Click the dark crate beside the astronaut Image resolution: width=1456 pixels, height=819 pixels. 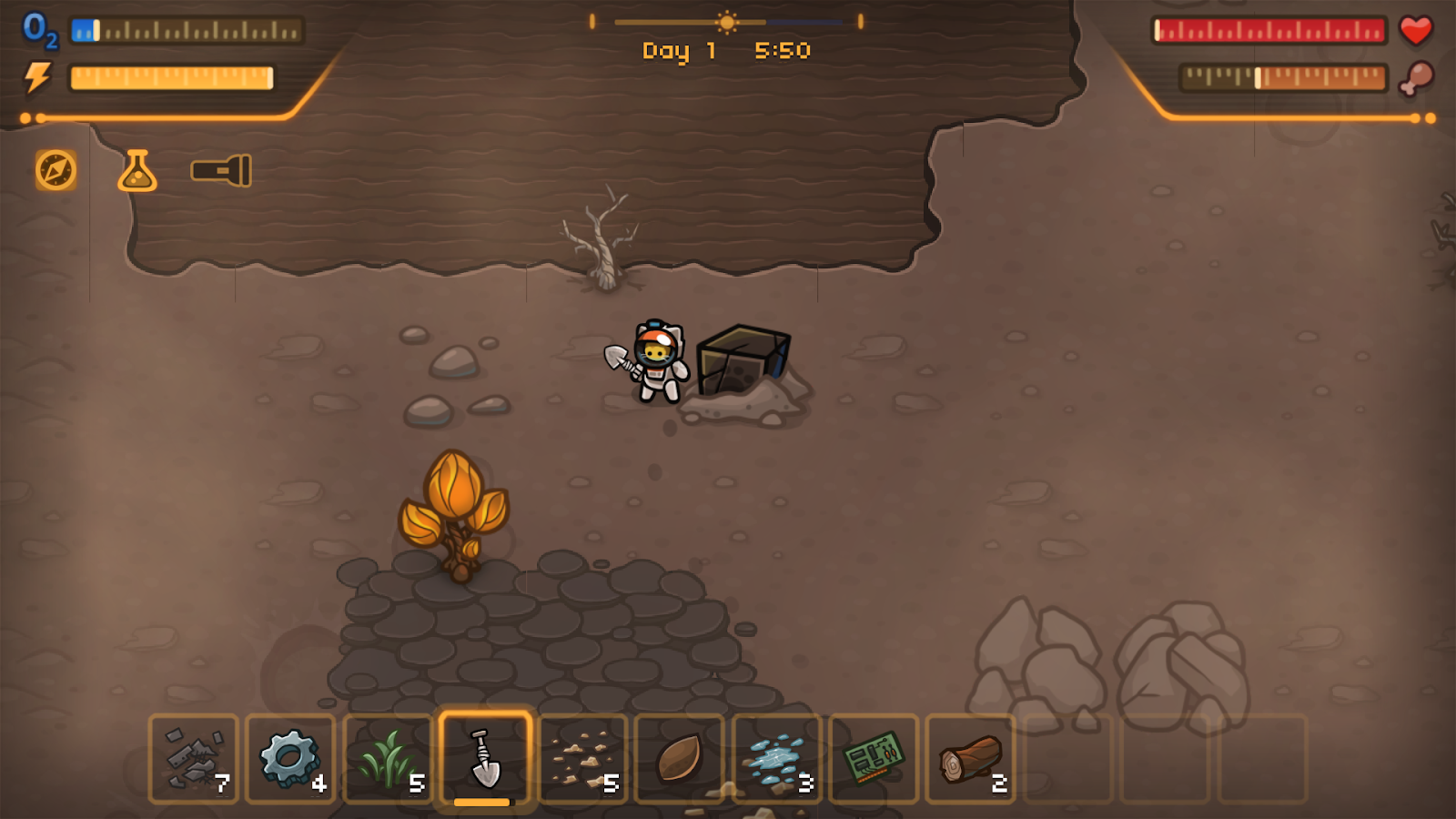[744, 361]
